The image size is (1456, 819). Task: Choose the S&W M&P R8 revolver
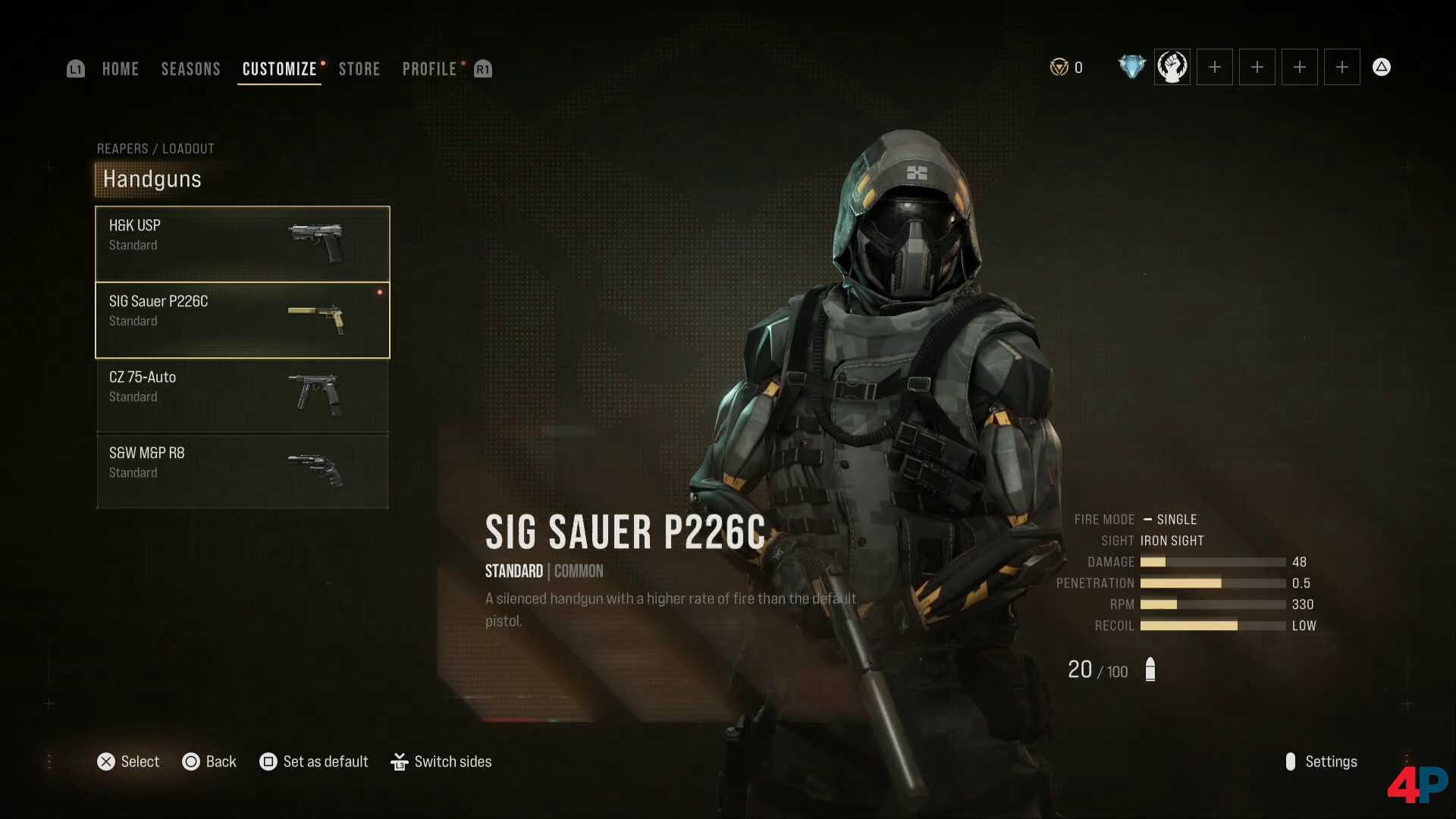click(242, 471)
